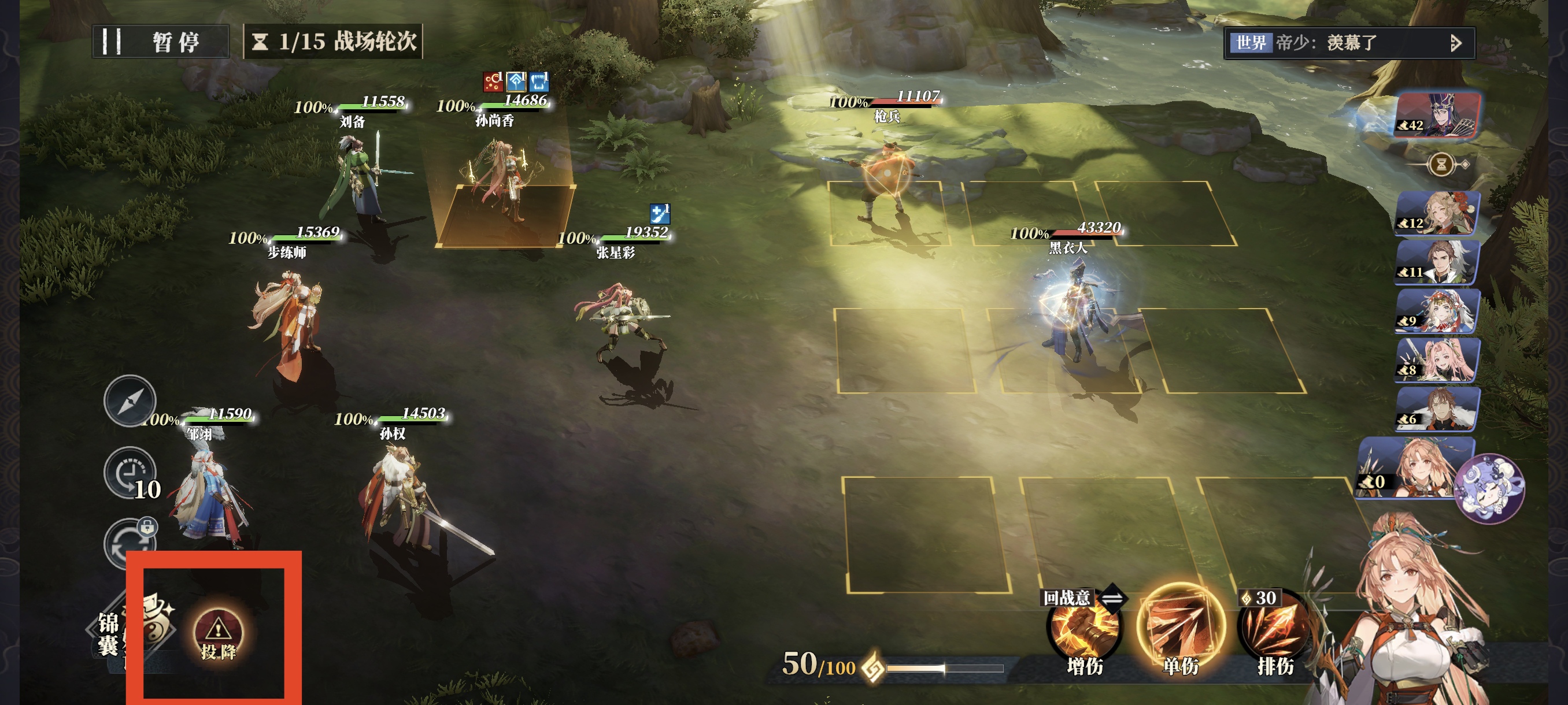
Task: Click the compass icon button
Action: point(130,401)
